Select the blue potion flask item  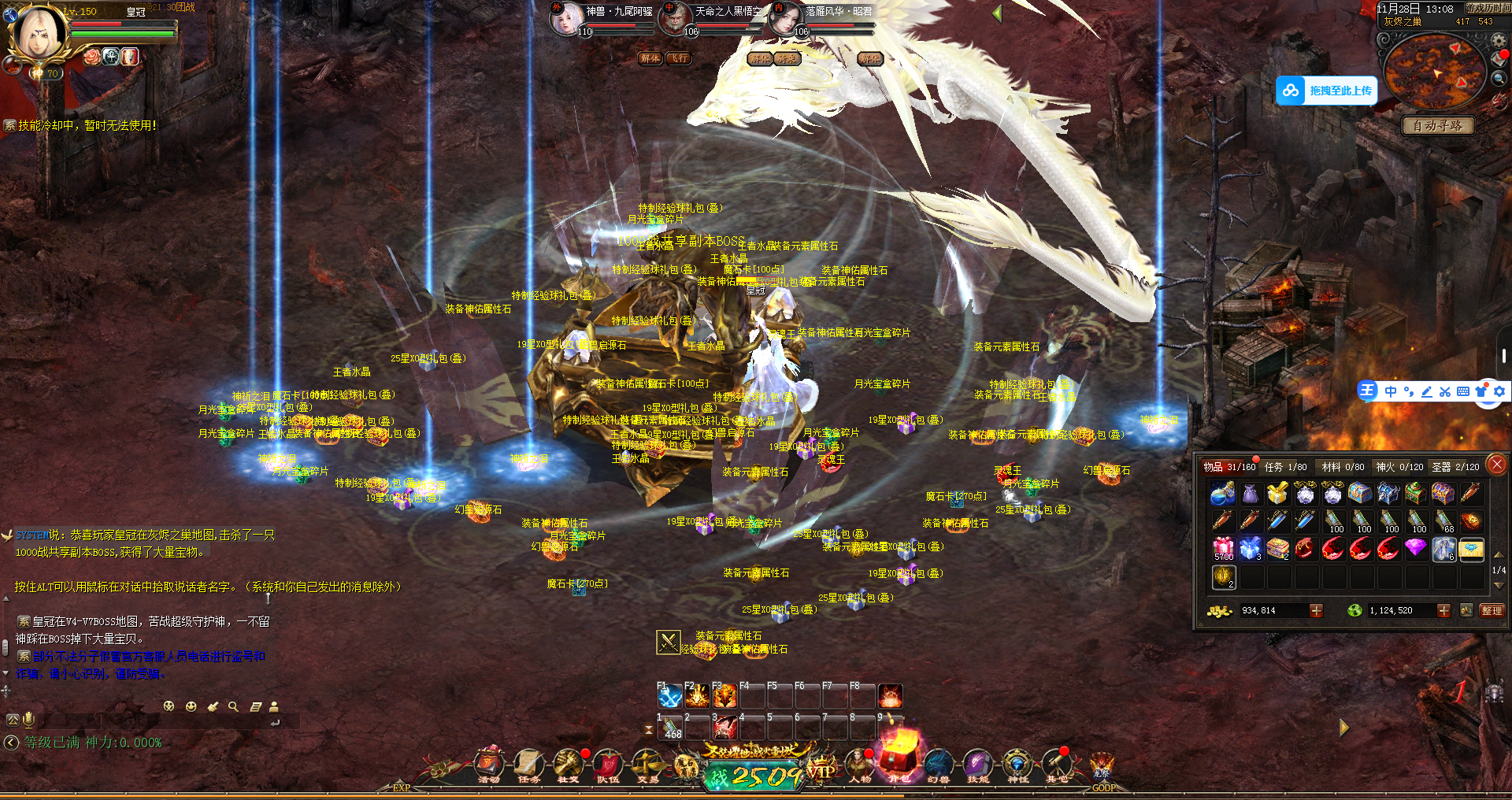(1222, 494)
